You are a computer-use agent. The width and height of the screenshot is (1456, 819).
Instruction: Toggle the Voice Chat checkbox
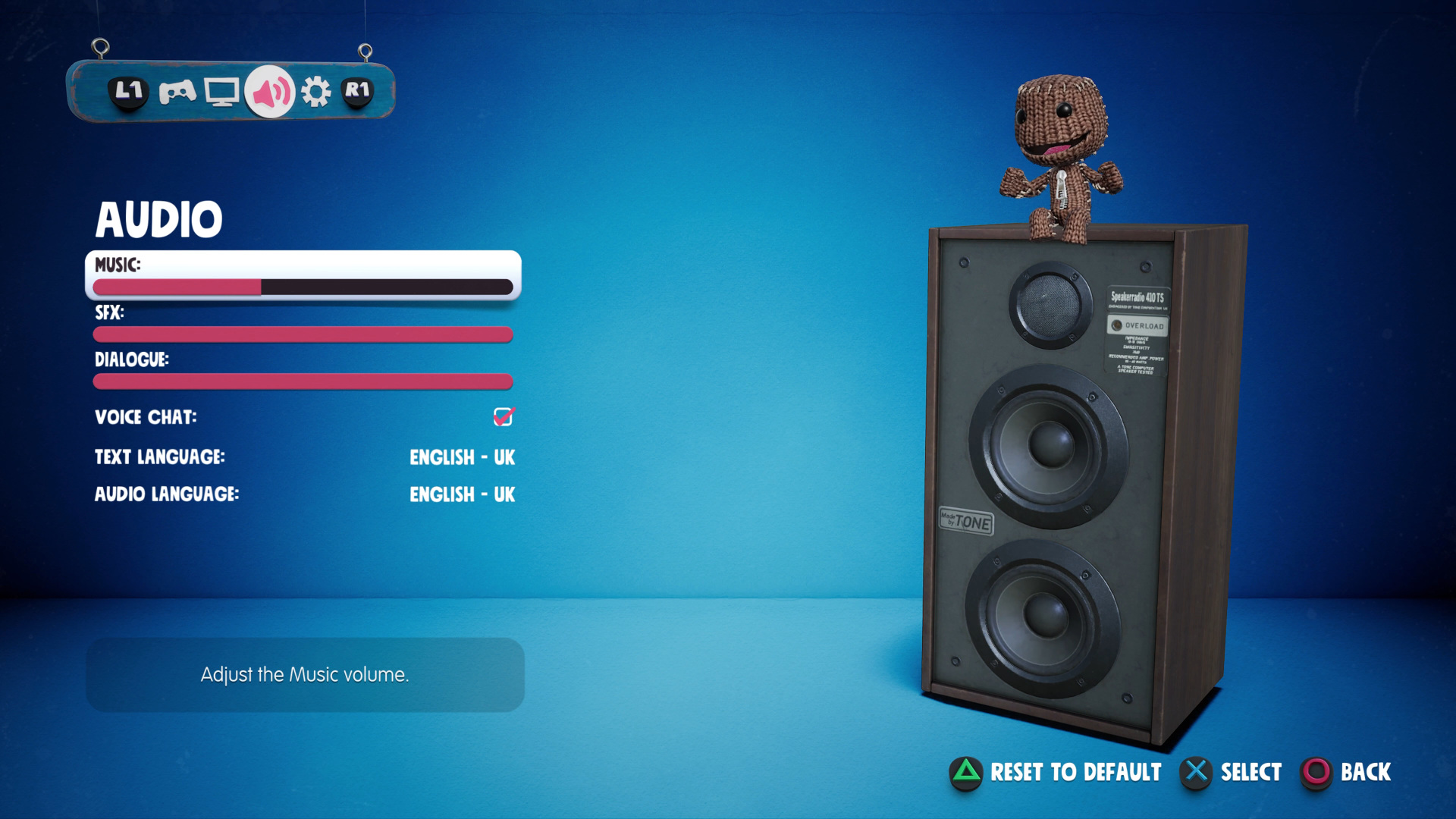tap(504, 416)
